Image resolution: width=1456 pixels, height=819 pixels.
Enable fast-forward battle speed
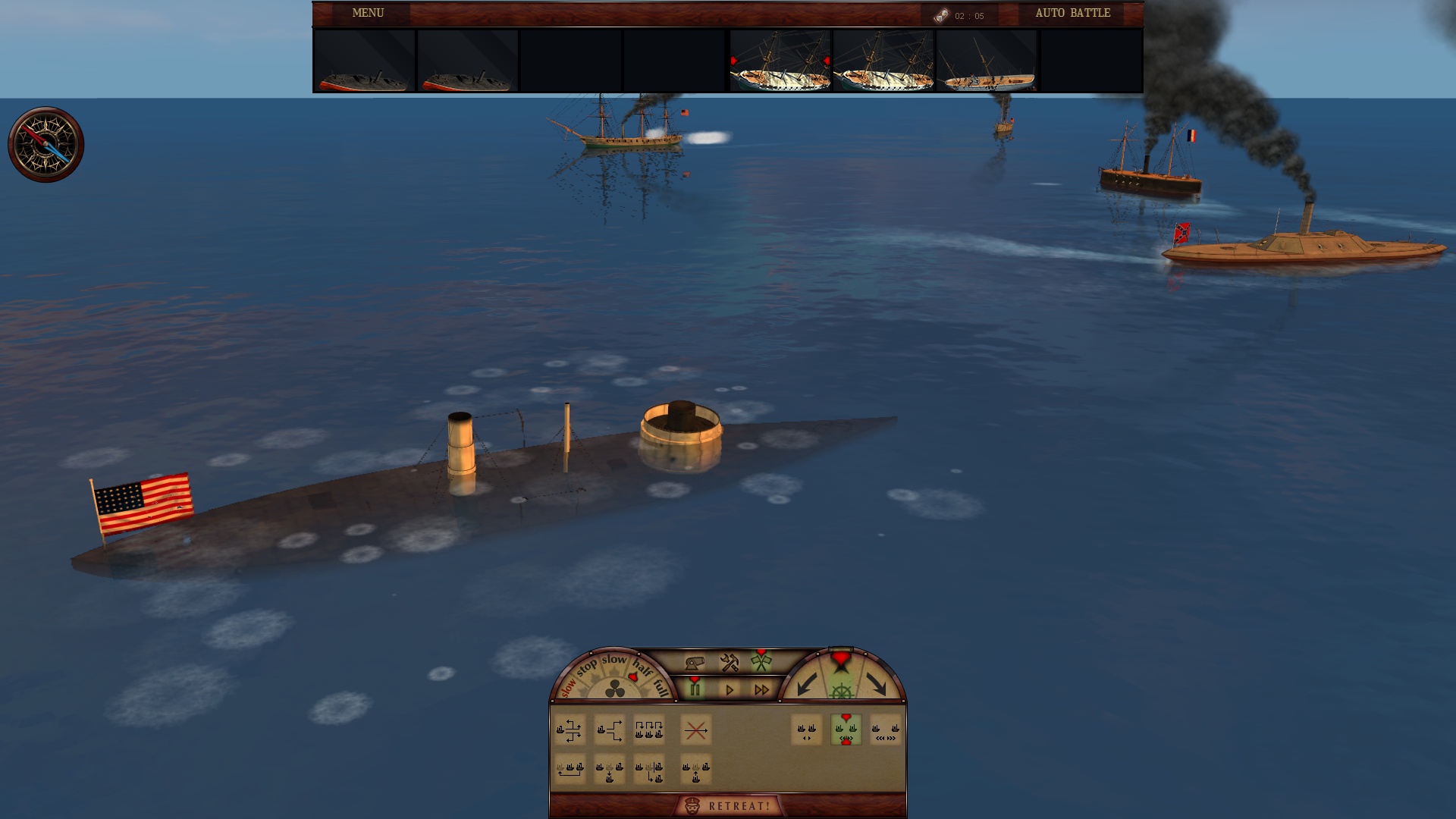click(x=762, y=689)
